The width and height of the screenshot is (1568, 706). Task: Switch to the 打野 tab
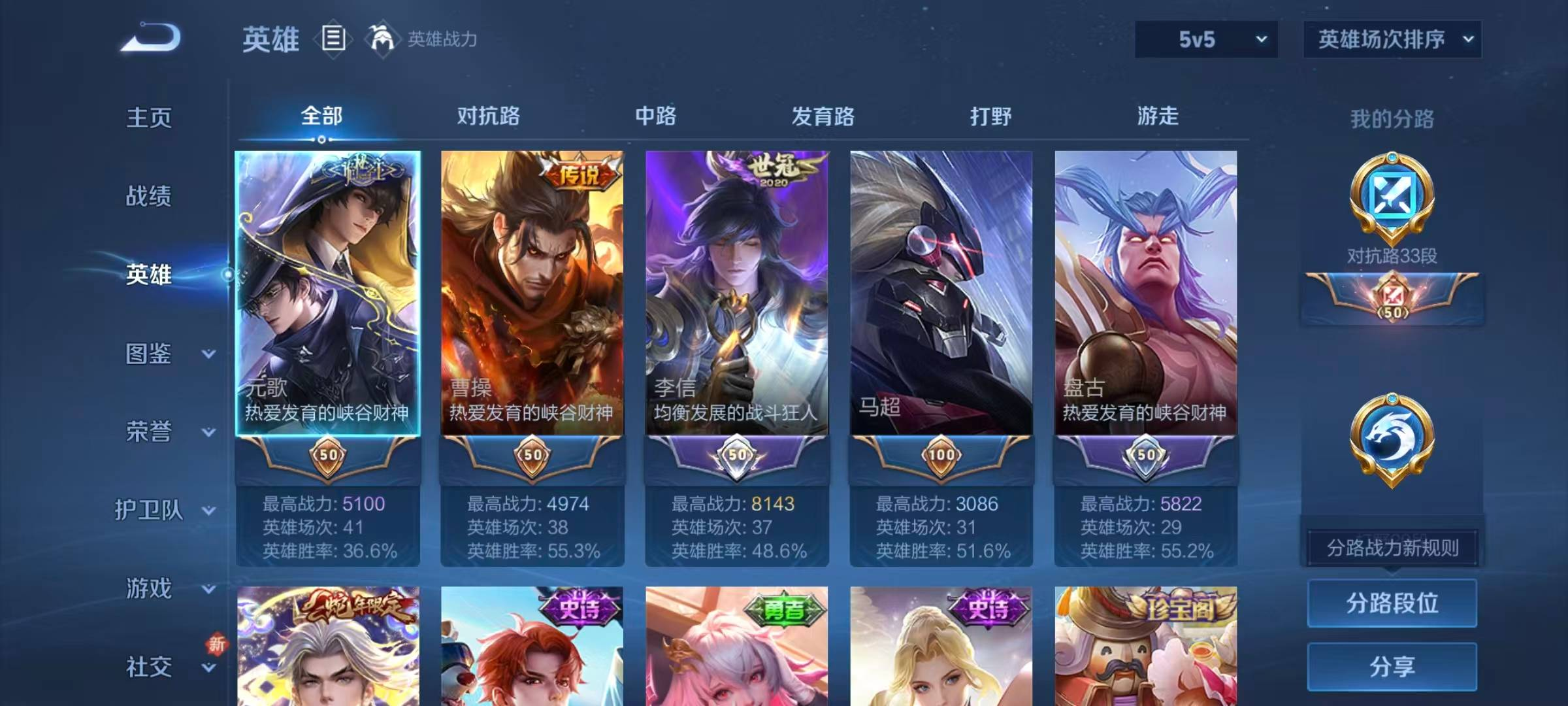point(990,118)
